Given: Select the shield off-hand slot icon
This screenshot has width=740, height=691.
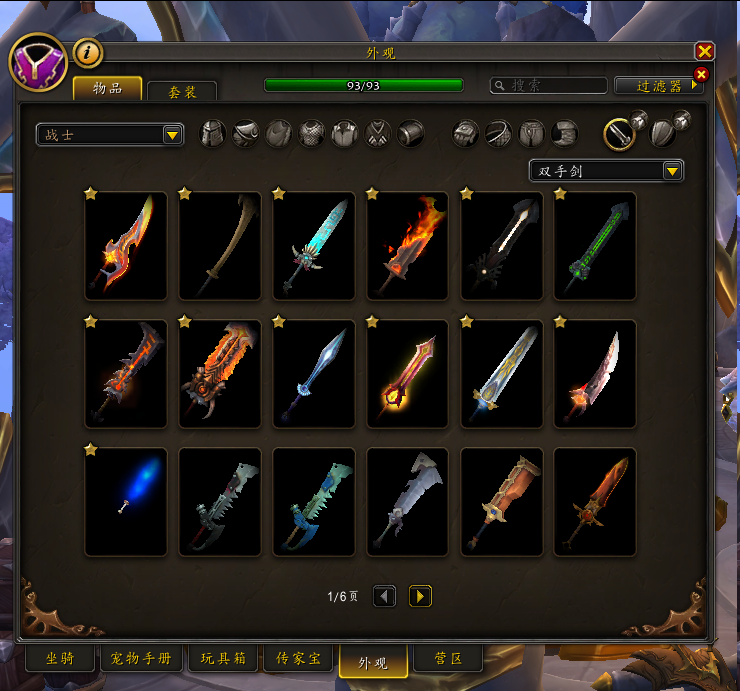Looking at the screenshot, I should [661, 133].
